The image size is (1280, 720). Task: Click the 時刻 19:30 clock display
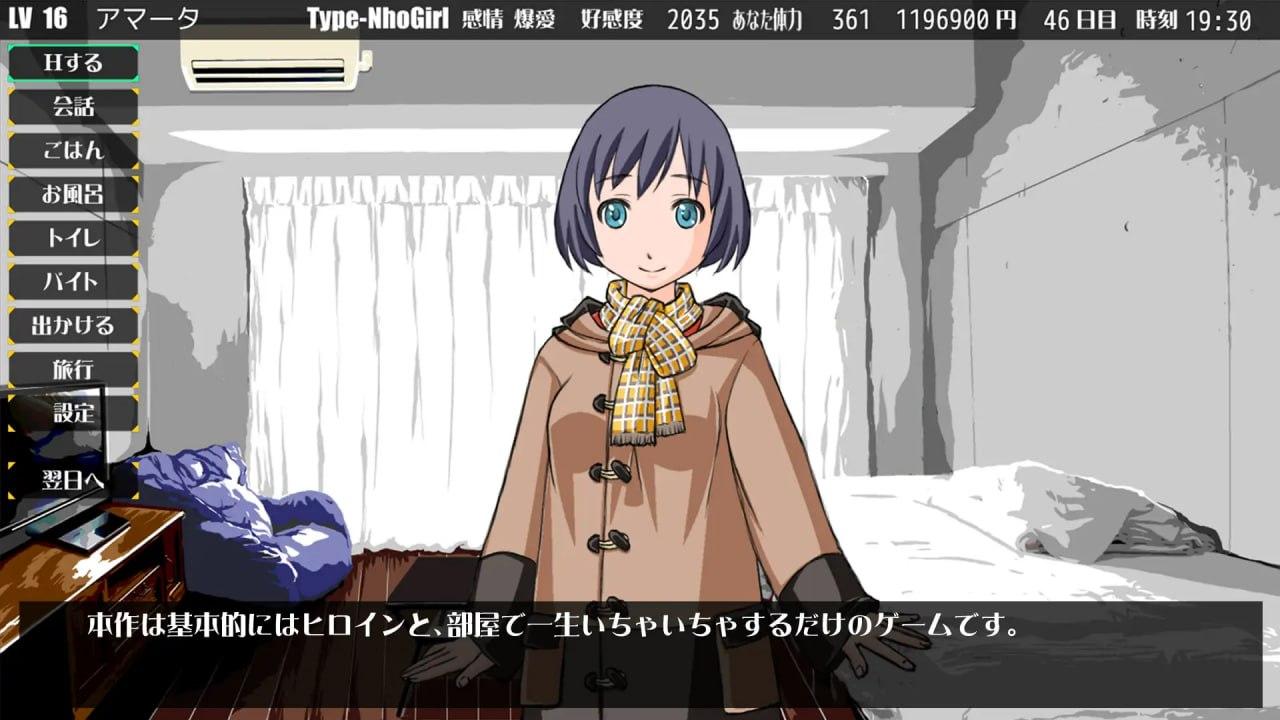tap(1195, 15)
